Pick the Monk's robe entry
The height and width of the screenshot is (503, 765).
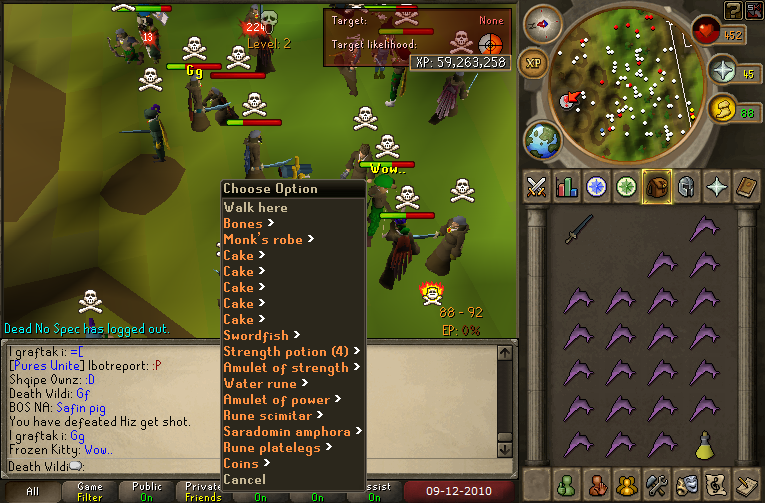263,239
